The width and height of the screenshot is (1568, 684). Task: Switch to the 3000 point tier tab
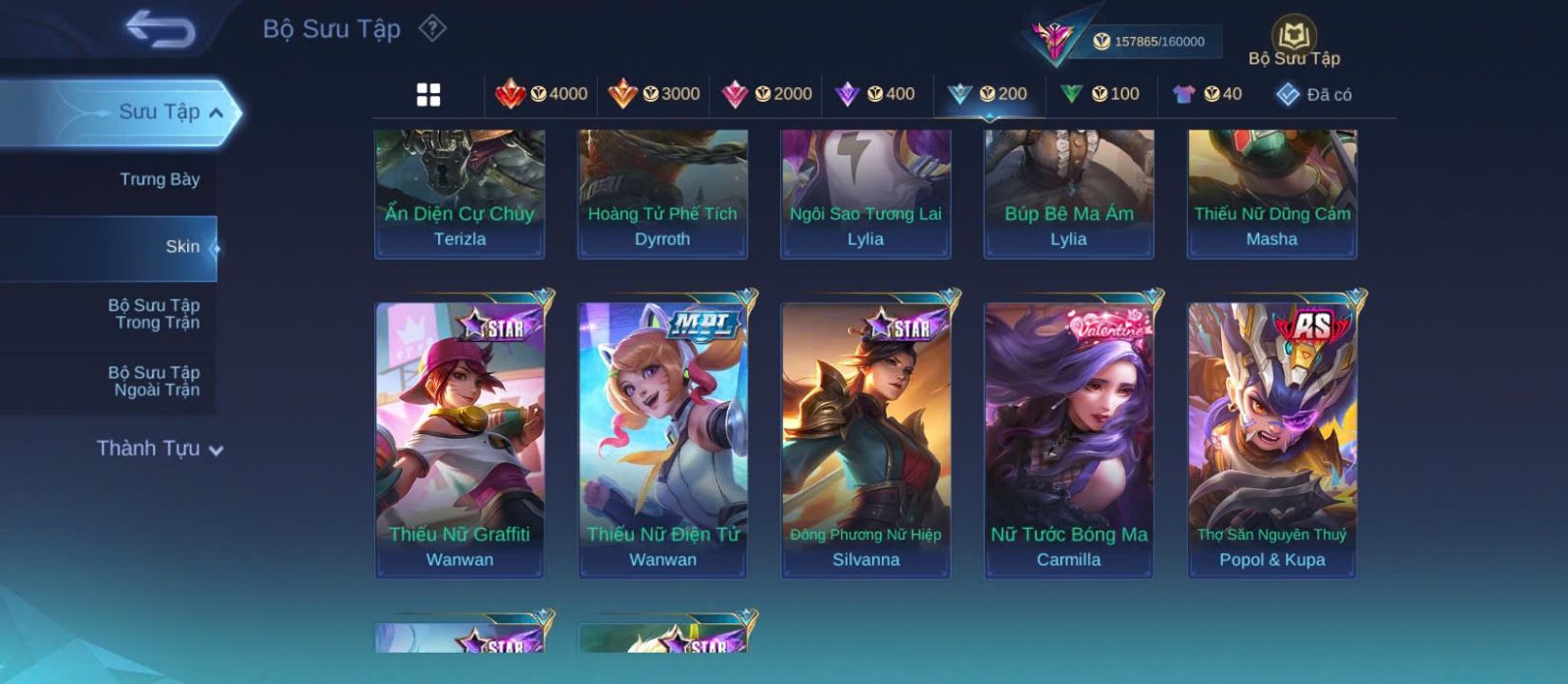click(x=654, y=94)
